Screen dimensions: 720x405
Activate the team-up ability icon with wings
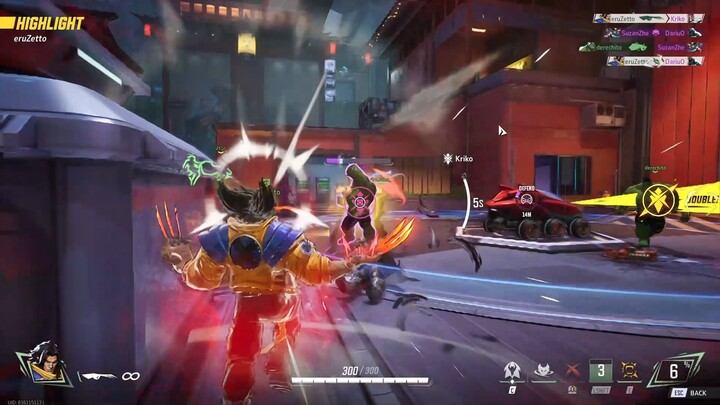pyautogui.click(x=512, y=373)
